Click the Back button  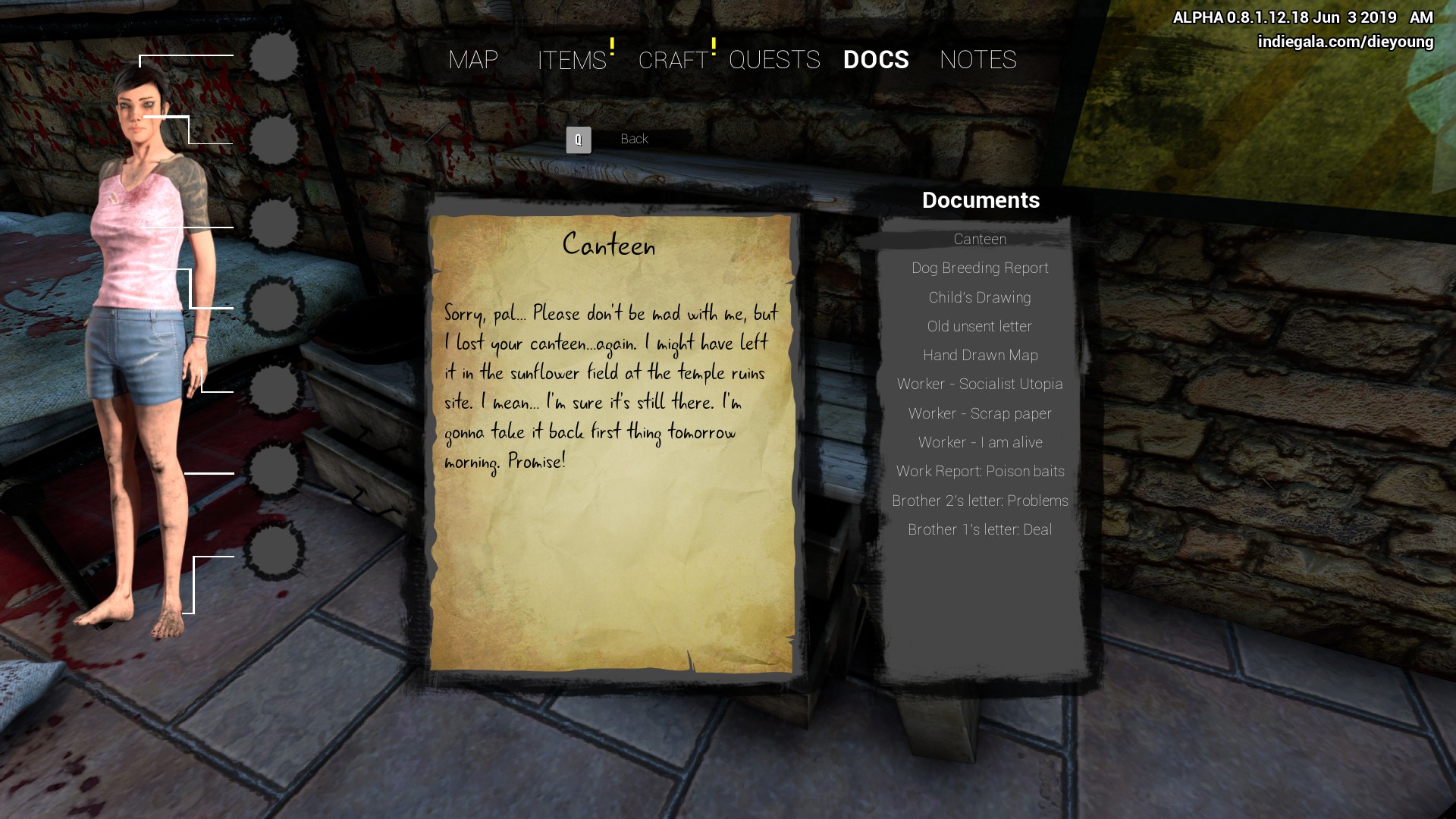[x=634, y=140]
